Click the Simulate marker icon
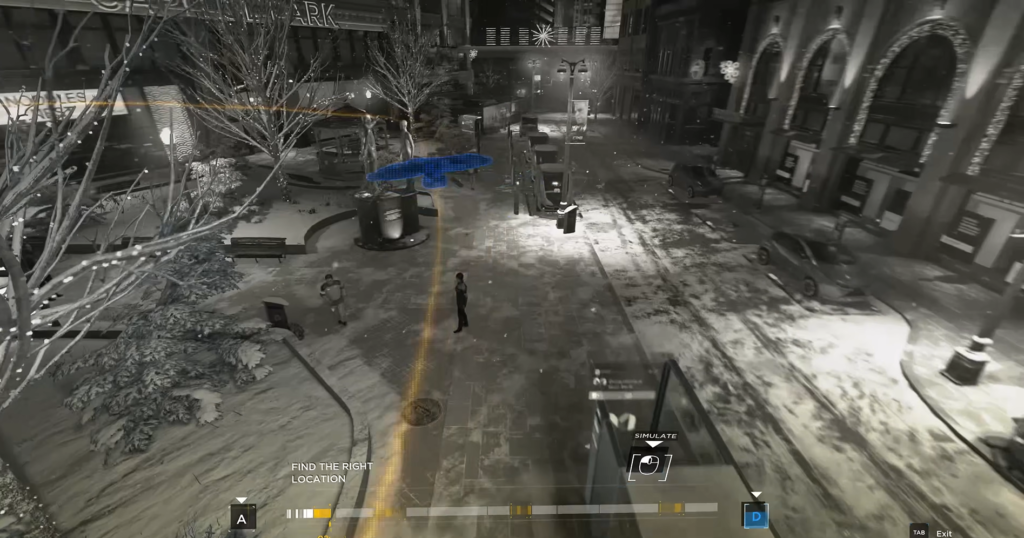Image resolution: width=1024 pixels, height=538 pixels. pos(649,465)
